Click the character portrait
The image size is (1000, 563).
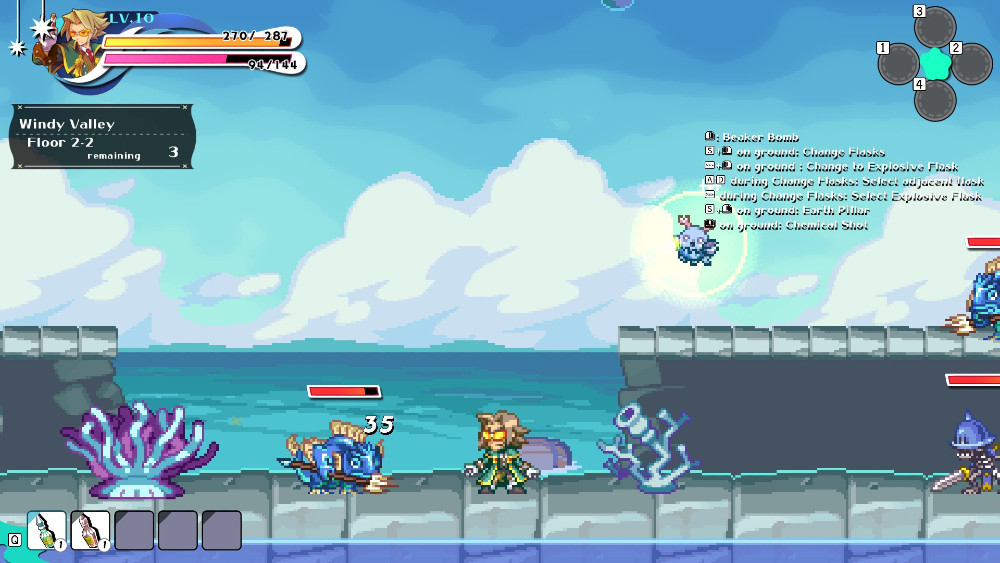(68, 42)
